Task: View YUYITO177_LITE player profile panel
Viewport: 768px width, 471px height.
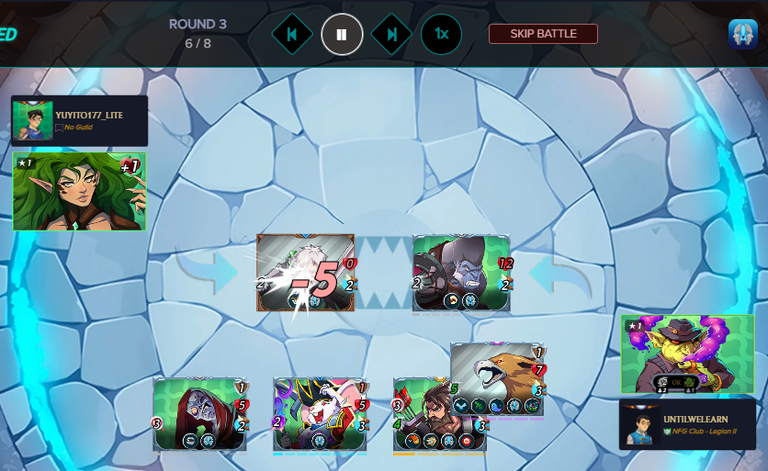Action: tap(80, 121)
